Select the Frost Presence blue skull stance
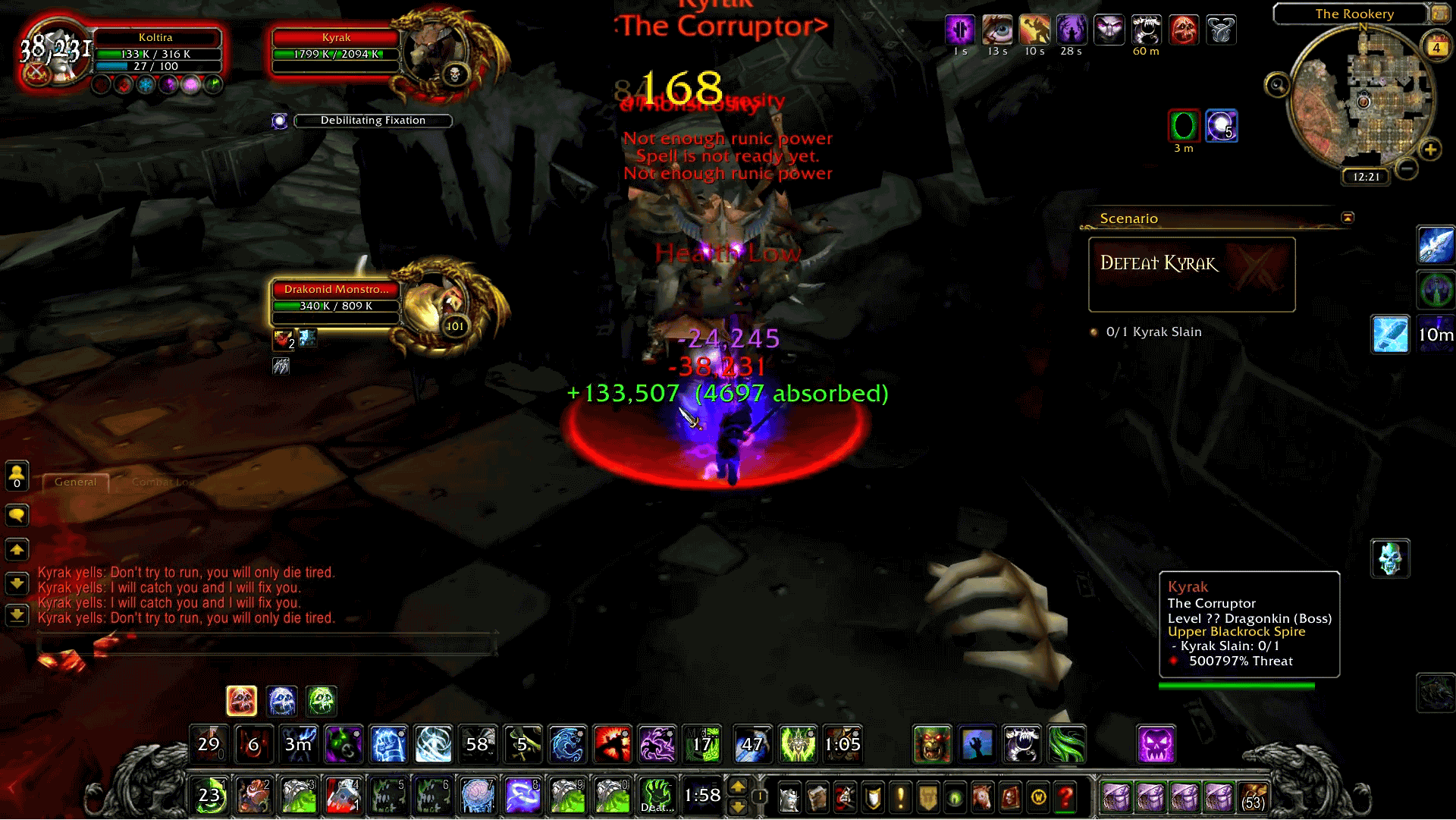The height and width of the screenshot is (820, 1456). coord(281,701)
